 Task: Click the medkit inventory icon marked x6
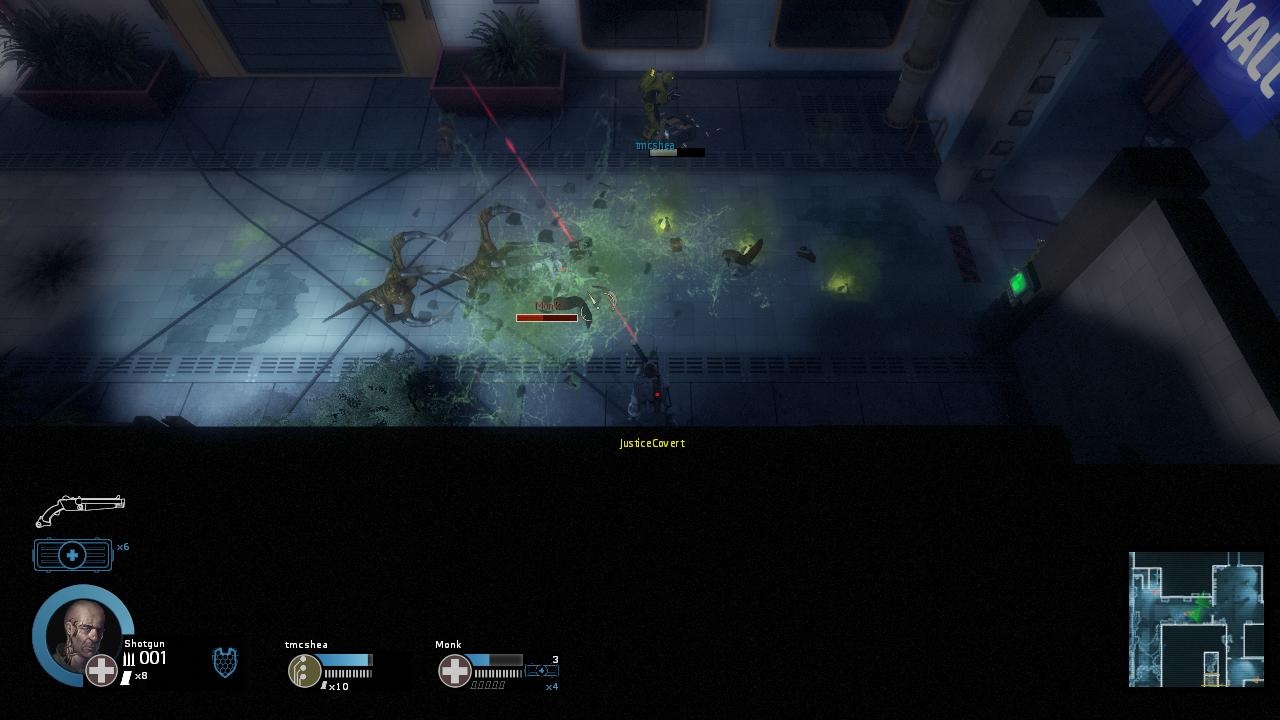tap(72, 554)
